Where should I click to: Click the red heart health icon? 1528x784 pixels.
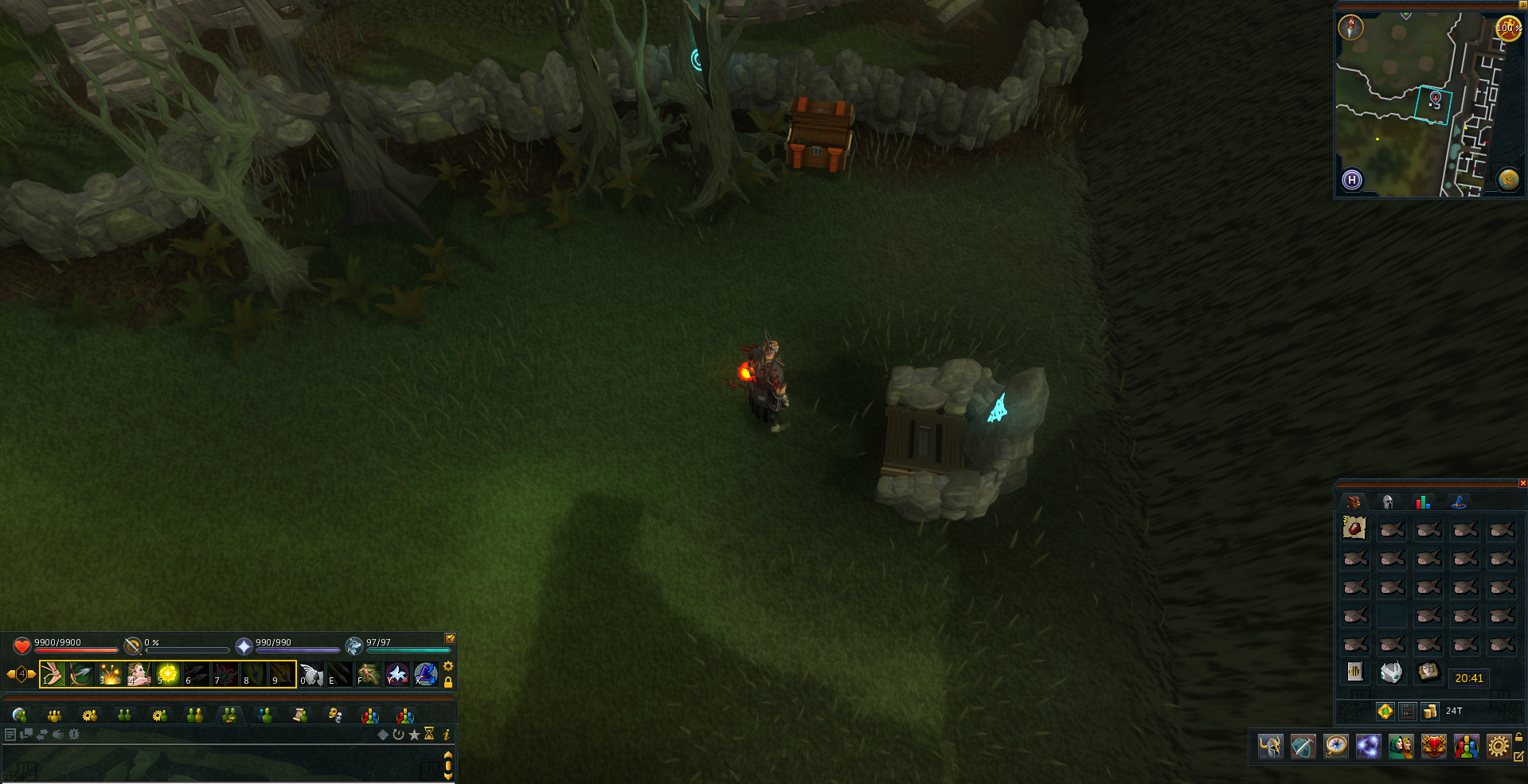[22, 646]
